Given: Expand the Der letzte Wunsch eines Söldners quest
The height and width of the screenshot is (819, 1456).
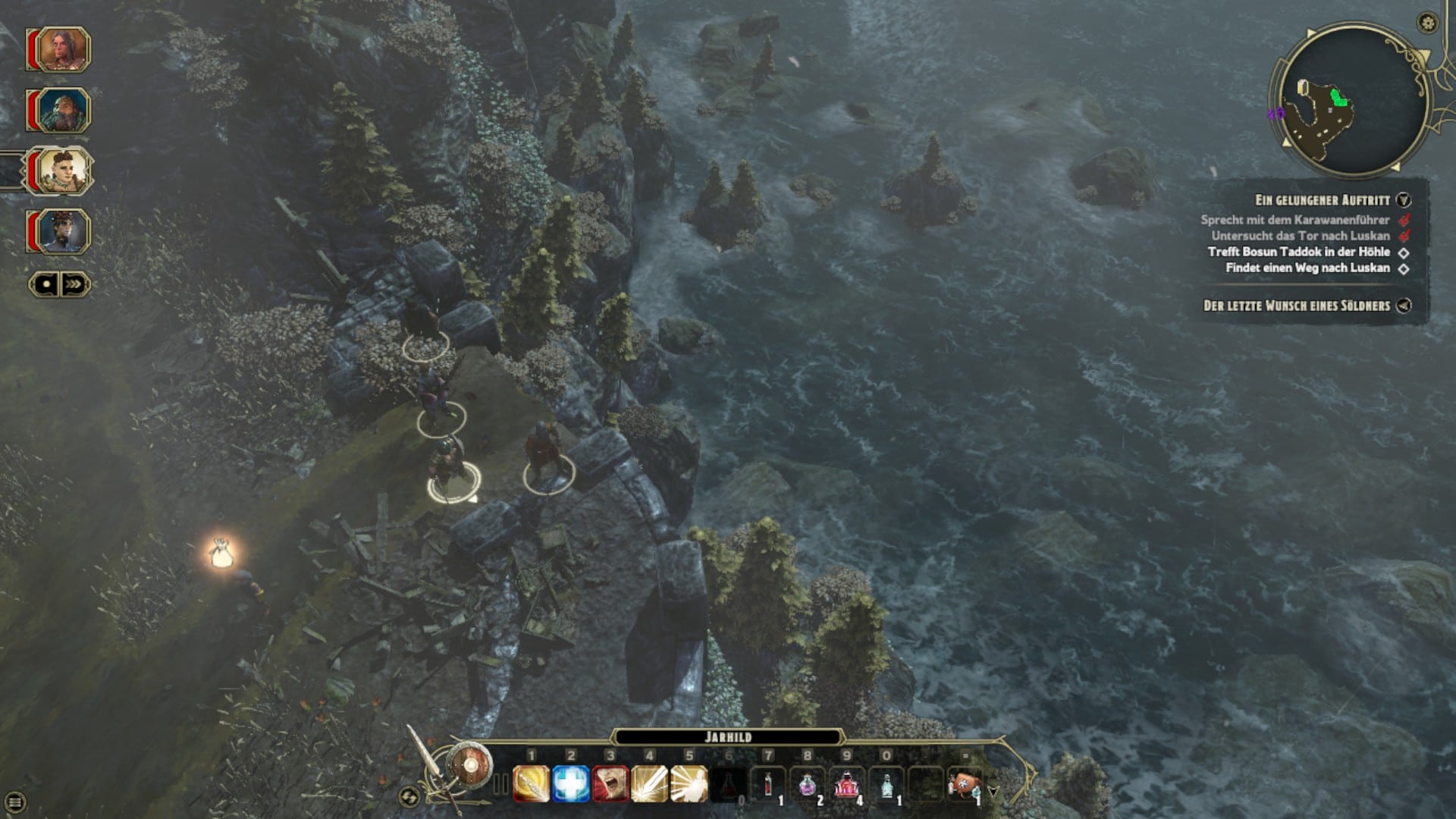Looking at the screenshot, I should click(1404, 306).
